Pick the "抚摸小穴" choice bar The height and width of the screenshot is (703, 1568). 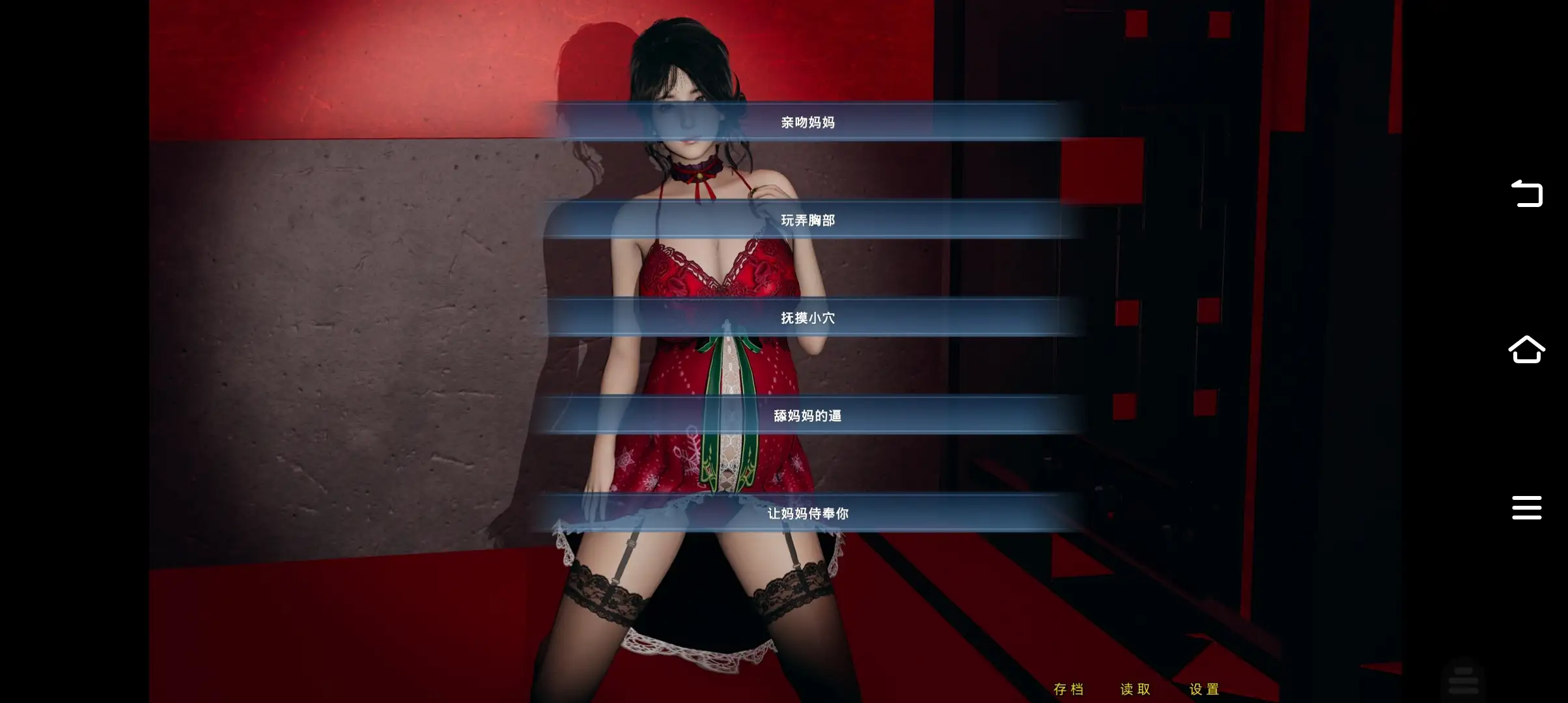(807, 318)
